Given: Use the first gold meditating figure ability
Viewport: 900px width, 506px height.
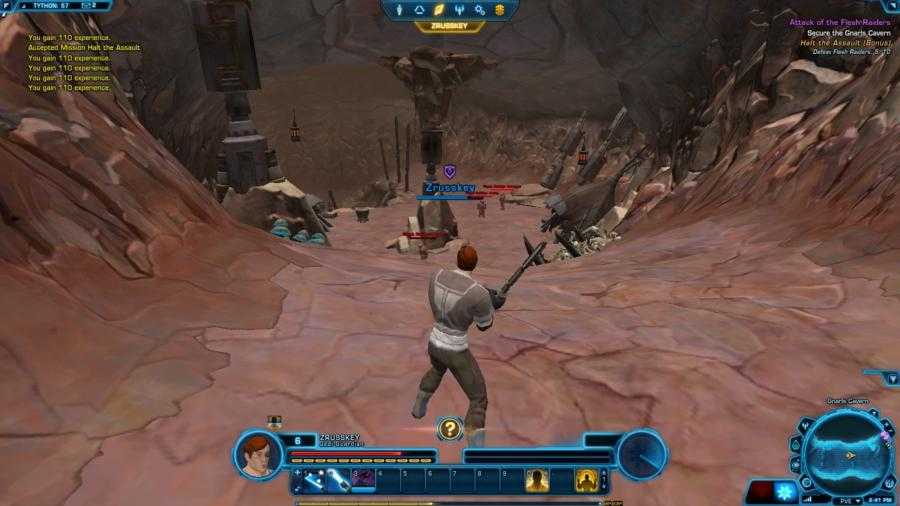Looking at the screenshot, I should pyautogui.click(x=538, y=480).
